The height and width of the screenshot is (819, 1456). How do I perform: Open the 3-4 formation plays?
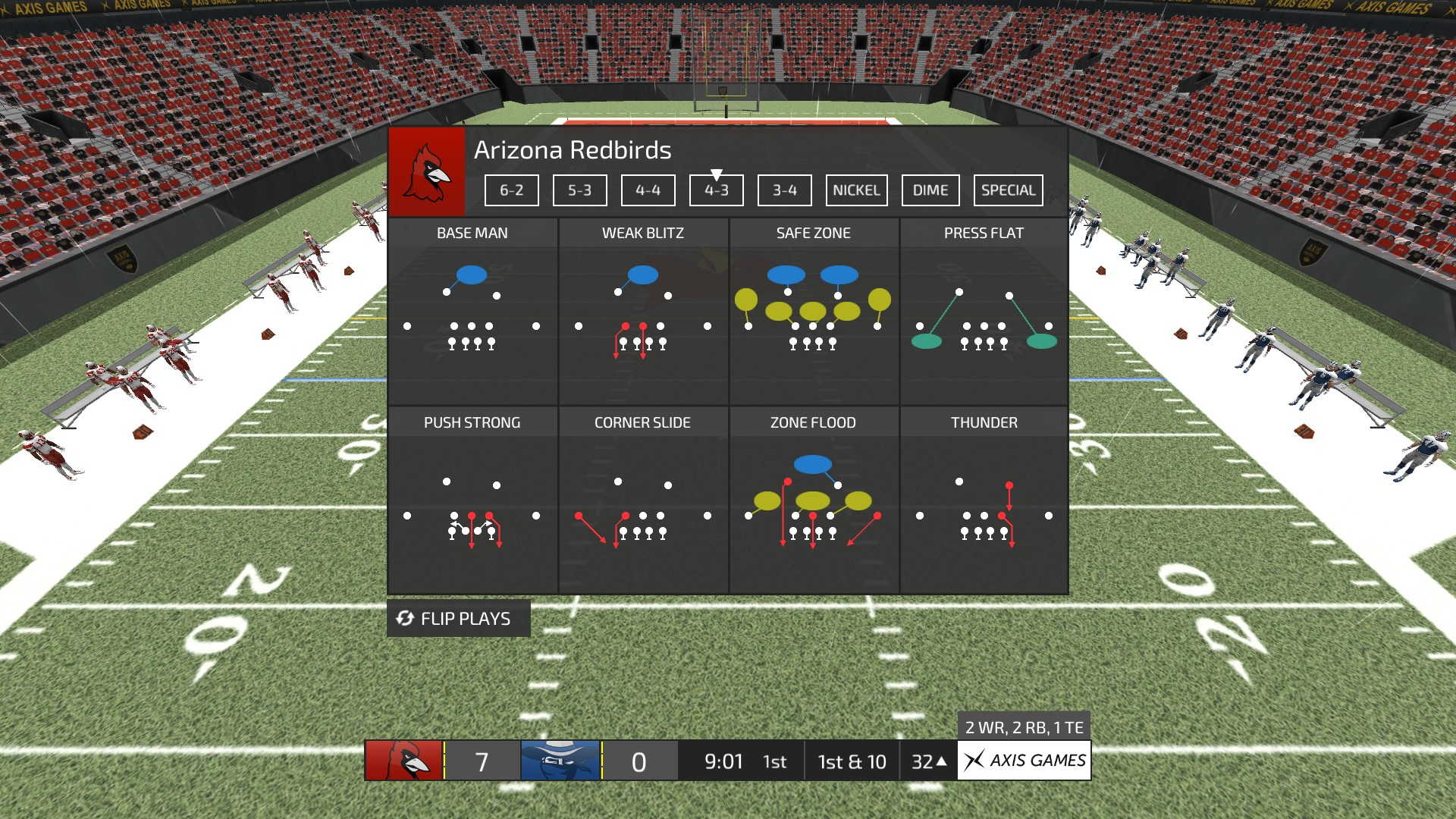pyautogui.click(x=784, y=190)
